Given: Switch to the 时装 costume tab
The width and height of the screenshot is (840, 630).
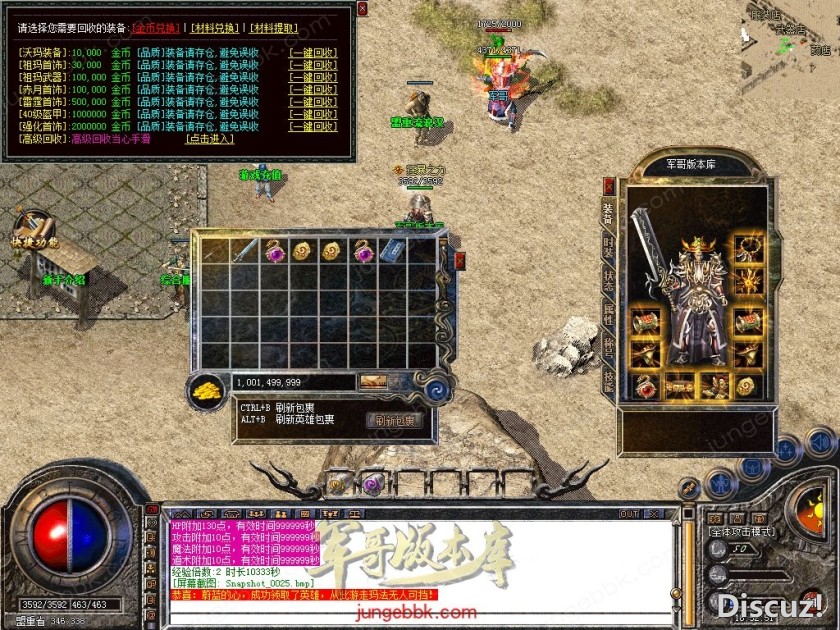Looking at the screenshot, I should [608, 246].
